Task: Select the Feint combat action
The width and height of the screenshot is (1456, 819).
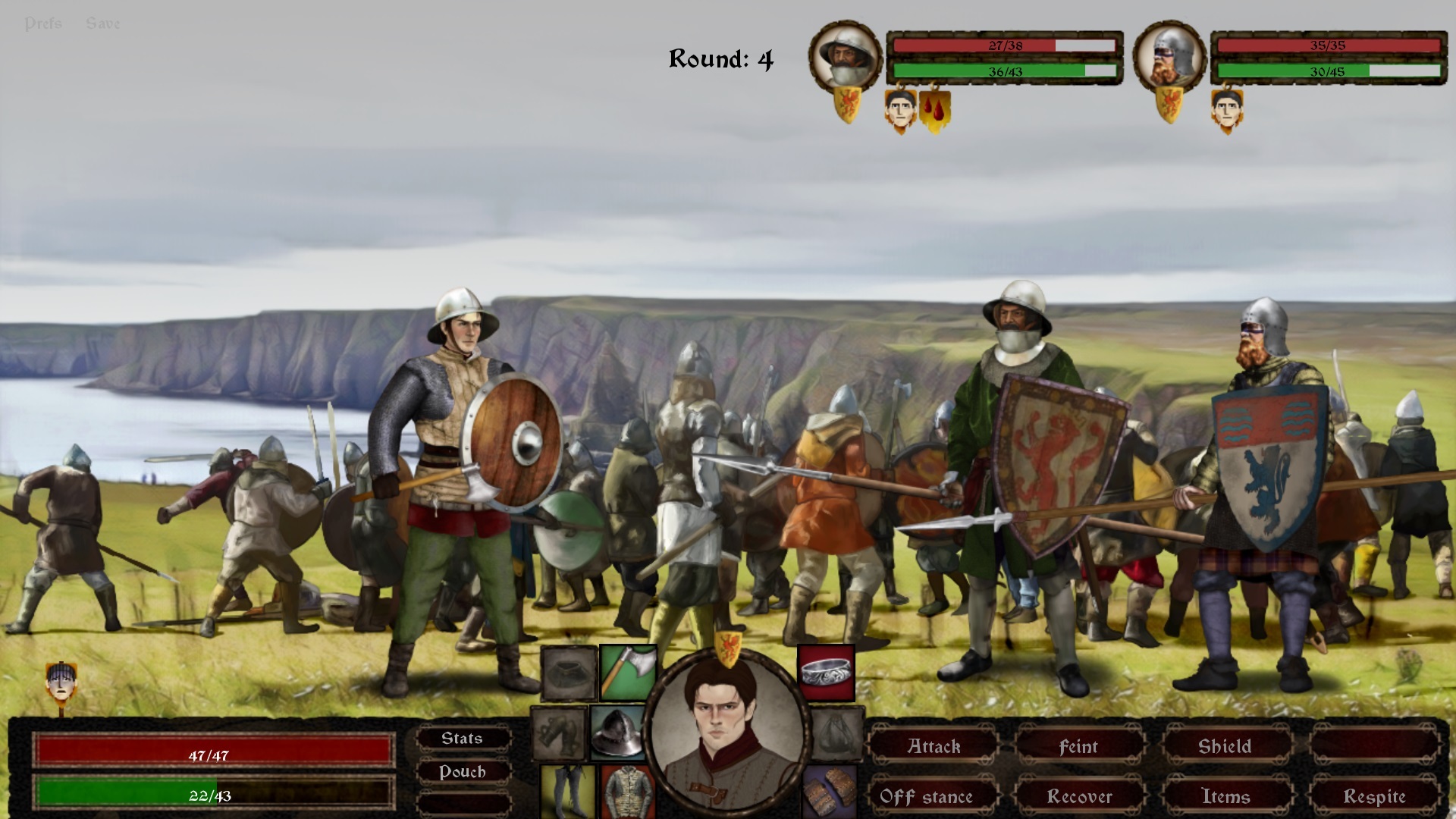Action: pos(1078,747)
